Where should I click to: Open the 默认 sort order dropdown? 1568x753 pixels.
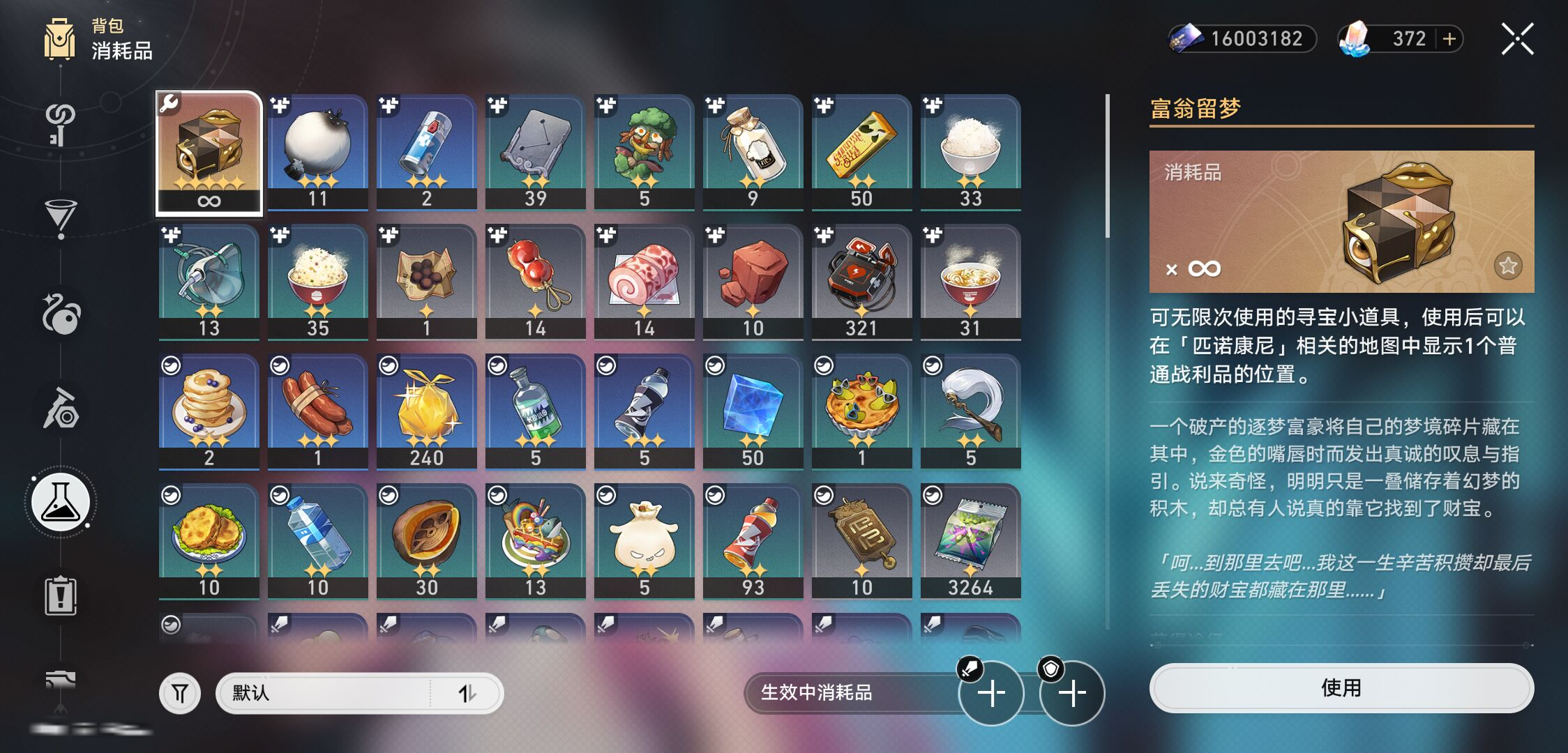(x=359, y=693)
